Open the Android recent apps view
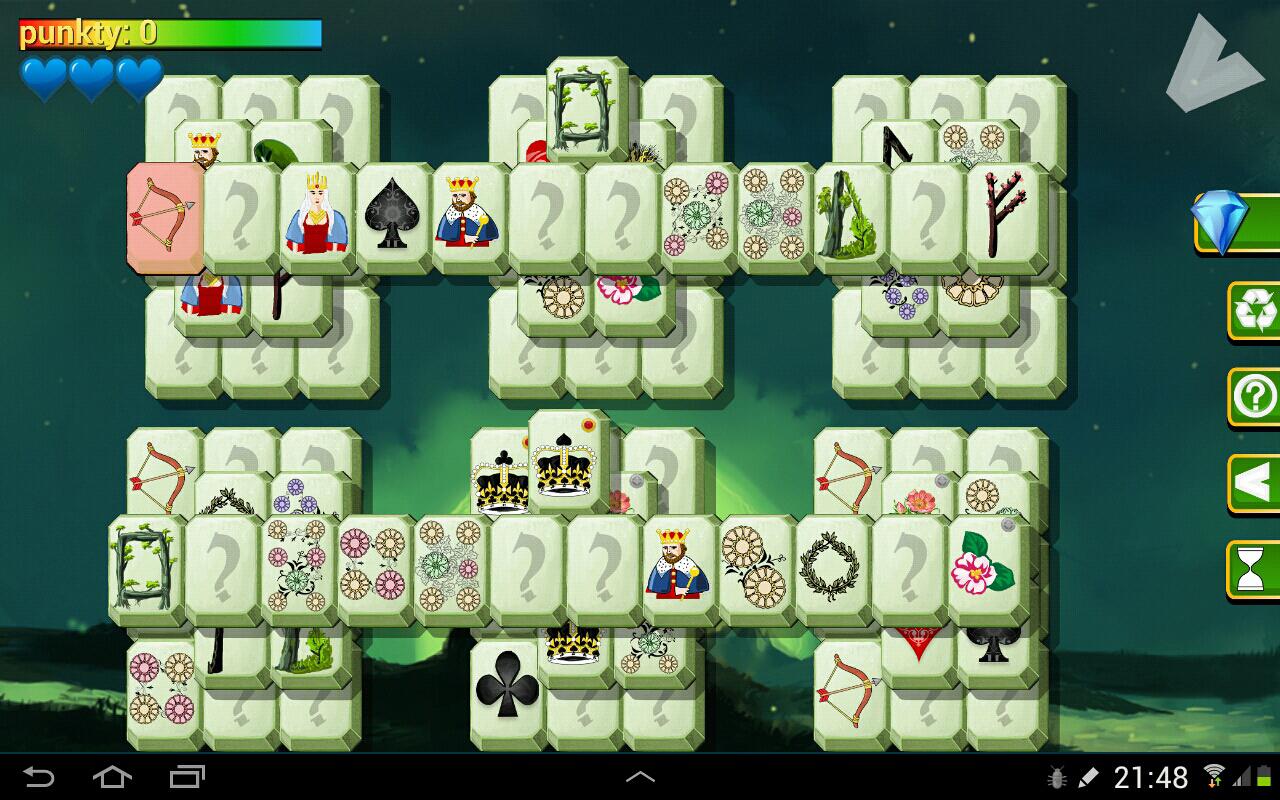 187,777
